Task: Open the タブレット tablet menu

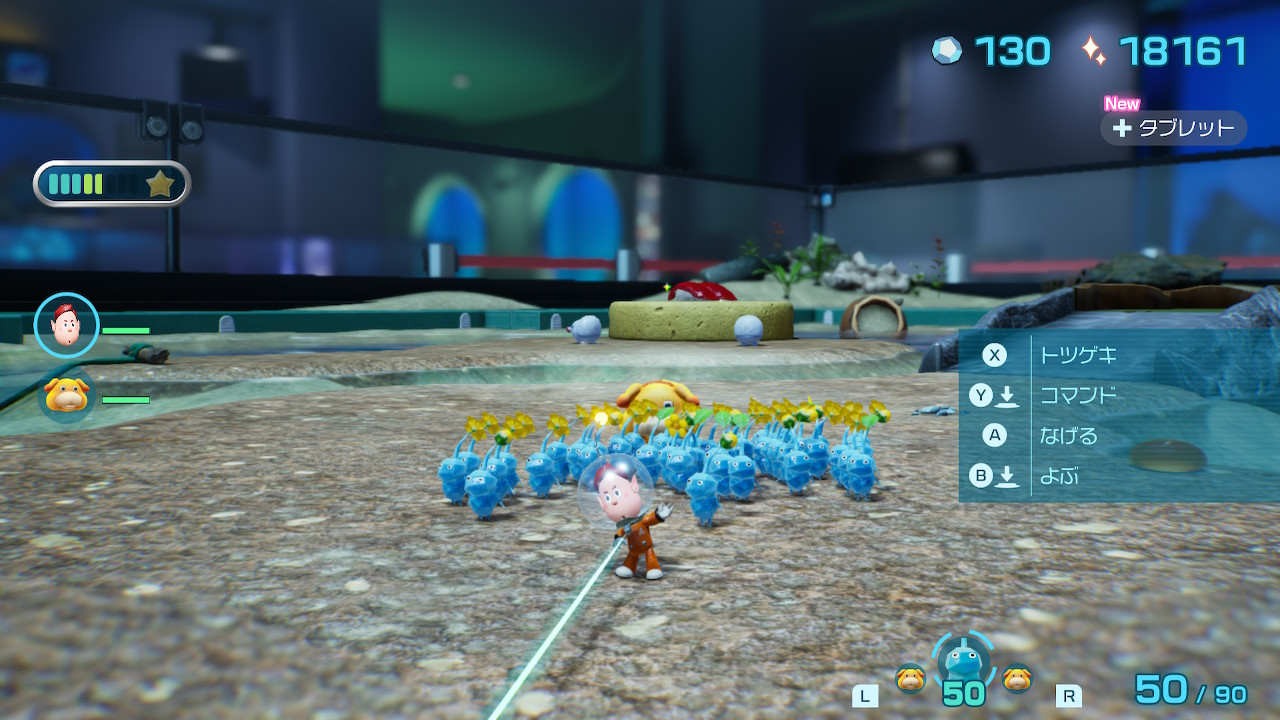Action: (x=1174, y=128)
